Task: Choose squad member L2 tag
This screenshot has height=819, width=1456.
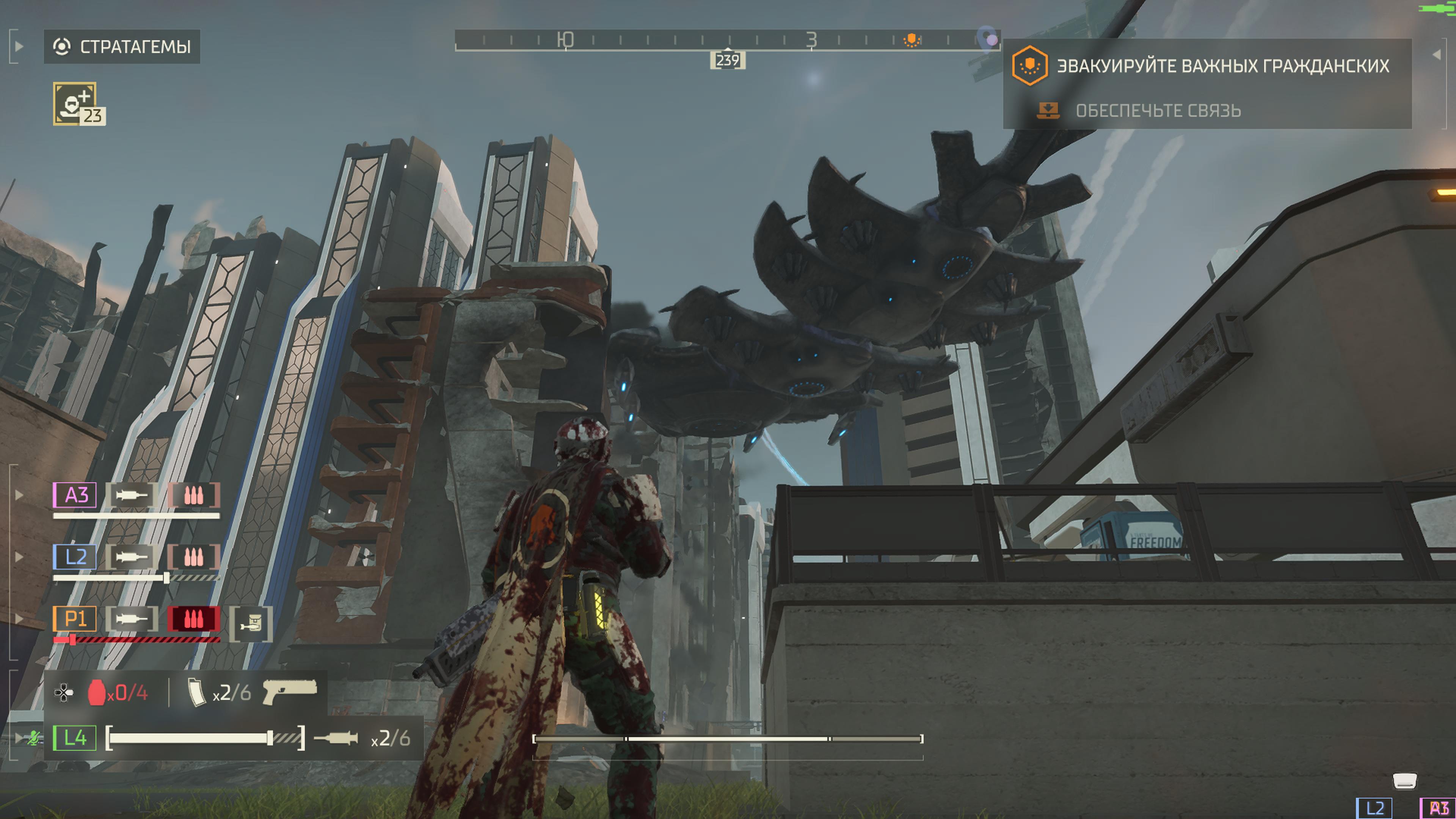Action: pyautogui.click(x=75, y=557)
